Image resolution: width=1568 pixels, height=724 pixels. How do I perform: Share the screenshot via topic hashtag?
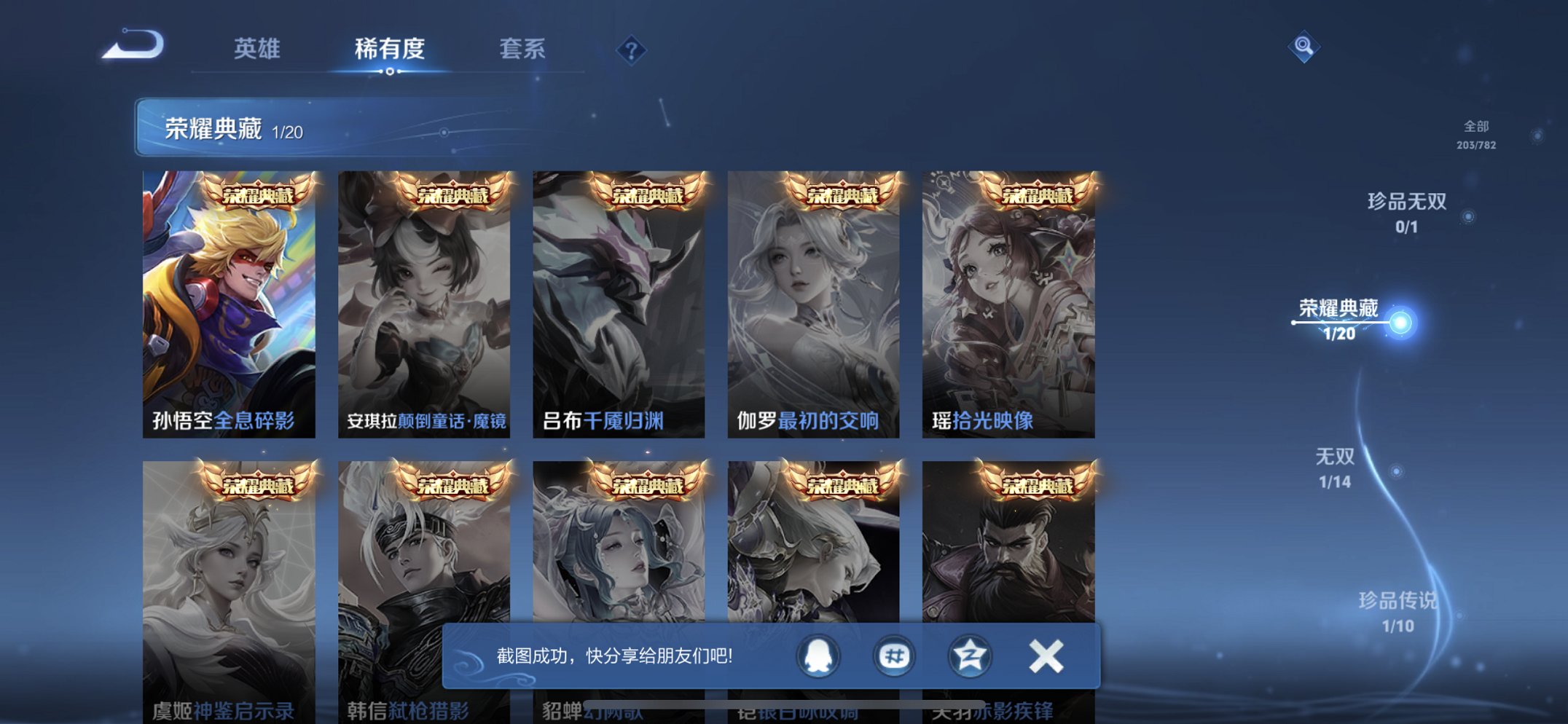coord(893,656)
